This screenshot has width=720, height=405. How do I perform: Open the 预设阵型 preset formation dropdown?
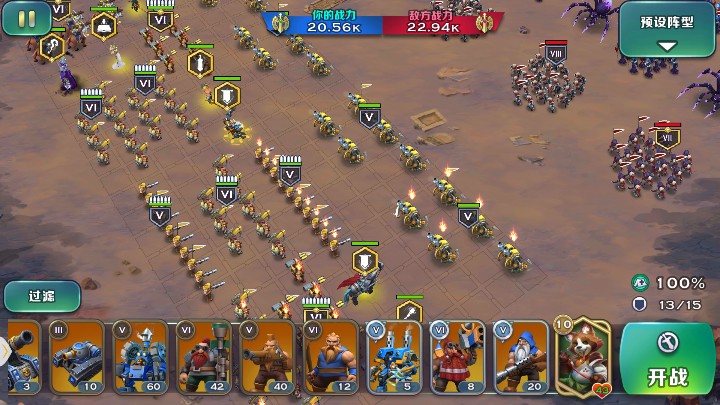click(x=668, y=29)
